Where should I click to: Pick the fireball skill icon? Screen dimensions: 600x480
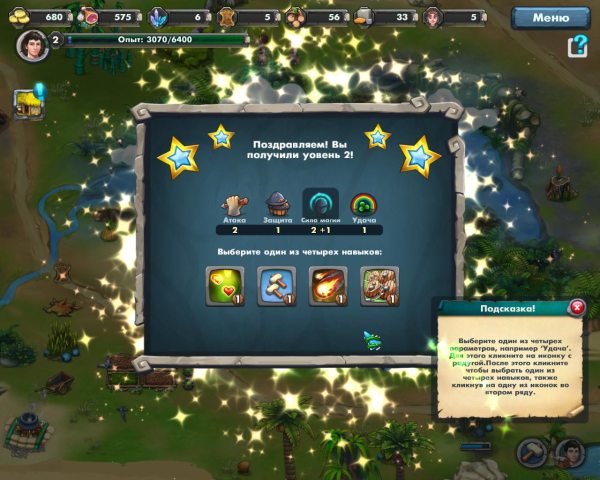[326, 284]
